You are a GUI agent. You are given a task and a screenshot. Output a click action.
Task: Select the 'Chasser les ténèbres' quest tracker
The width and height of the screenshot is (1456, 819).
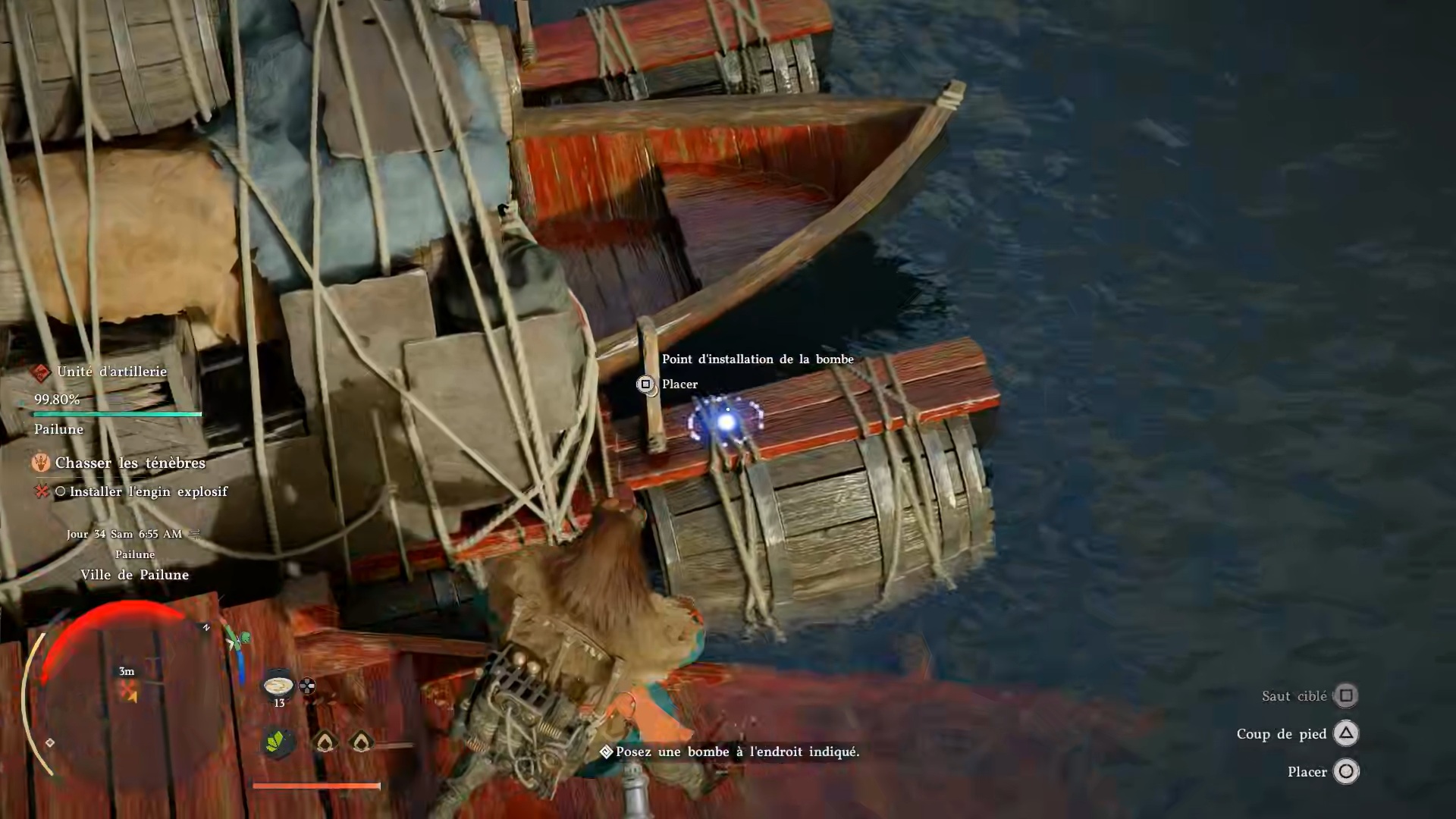[130, 463]
